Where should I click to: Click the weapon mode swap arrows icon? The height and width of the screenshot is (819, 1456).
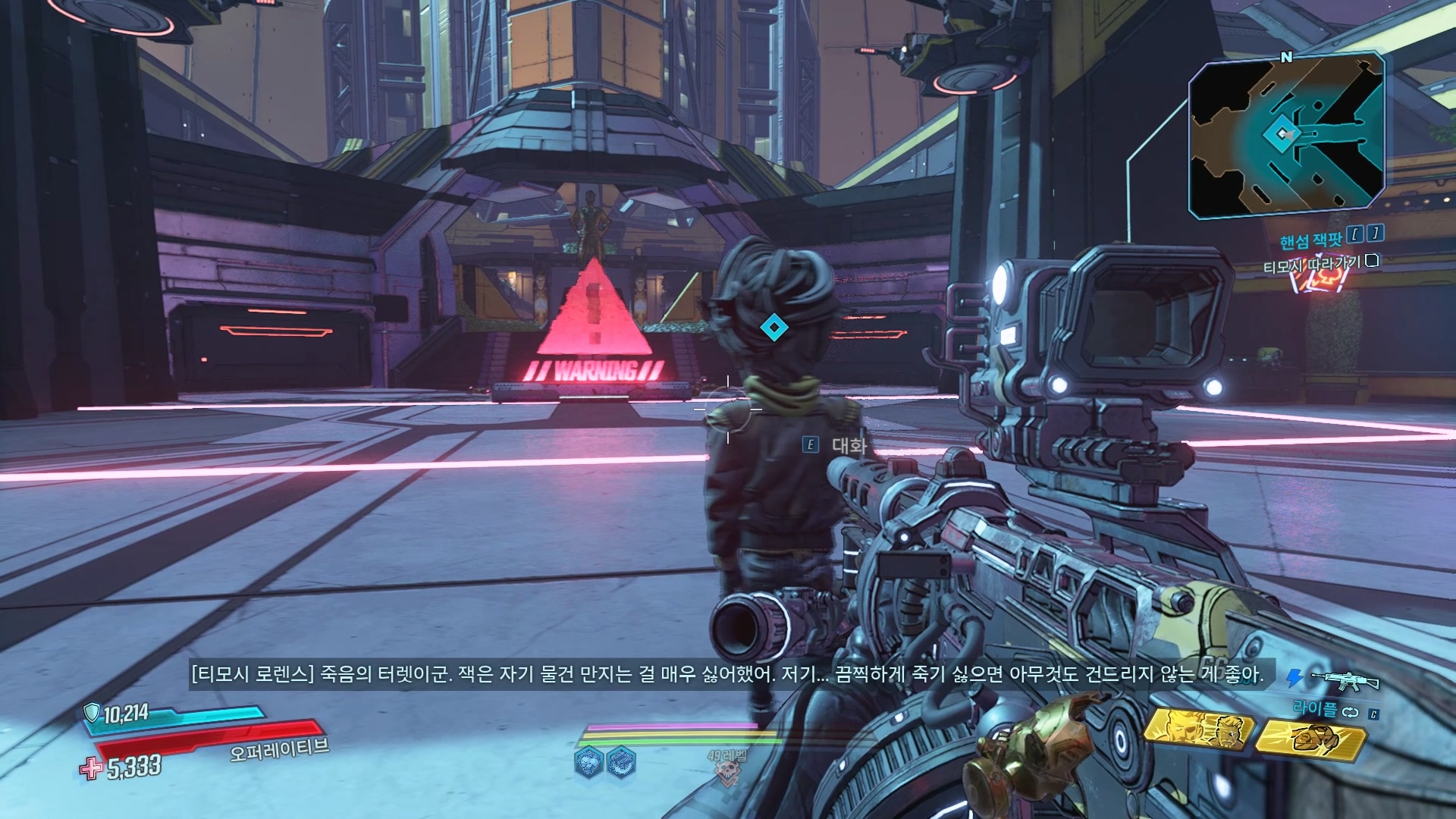click(x=1349, y=712)
